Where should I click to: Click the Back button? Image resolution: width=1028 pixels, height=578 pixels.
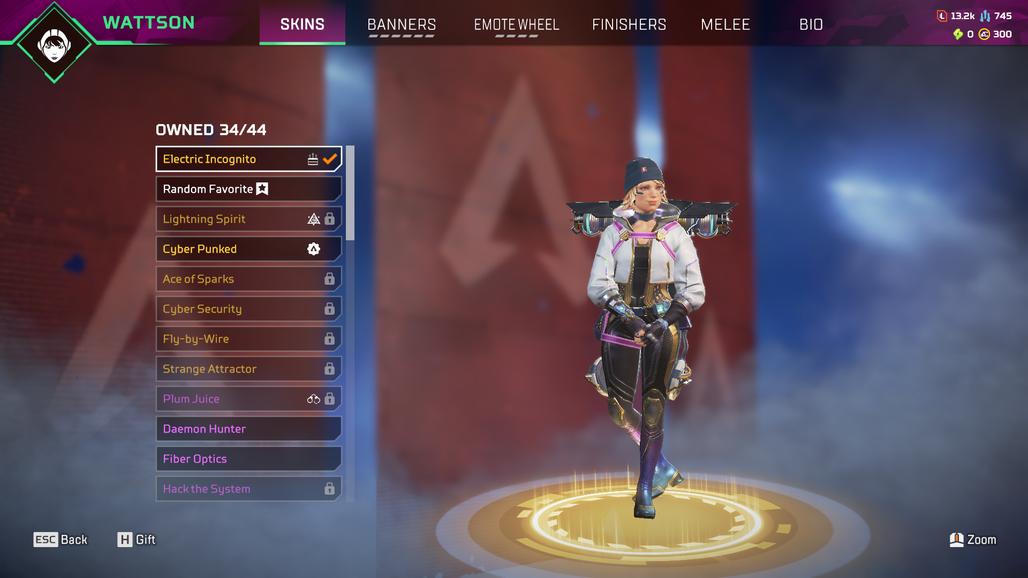[x=61, y=540]
